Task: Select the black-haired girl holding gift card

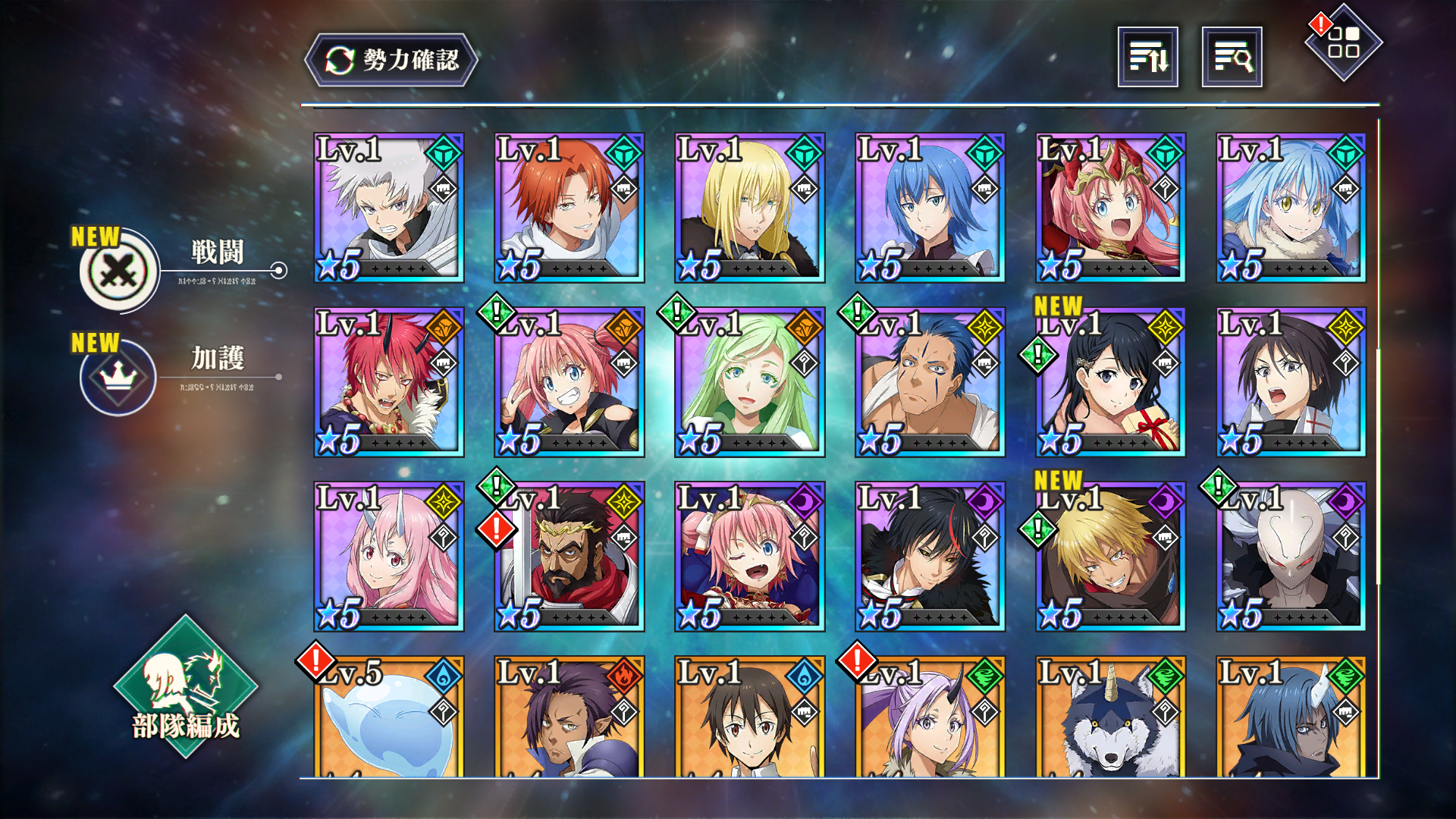Action: (1110, 382)
